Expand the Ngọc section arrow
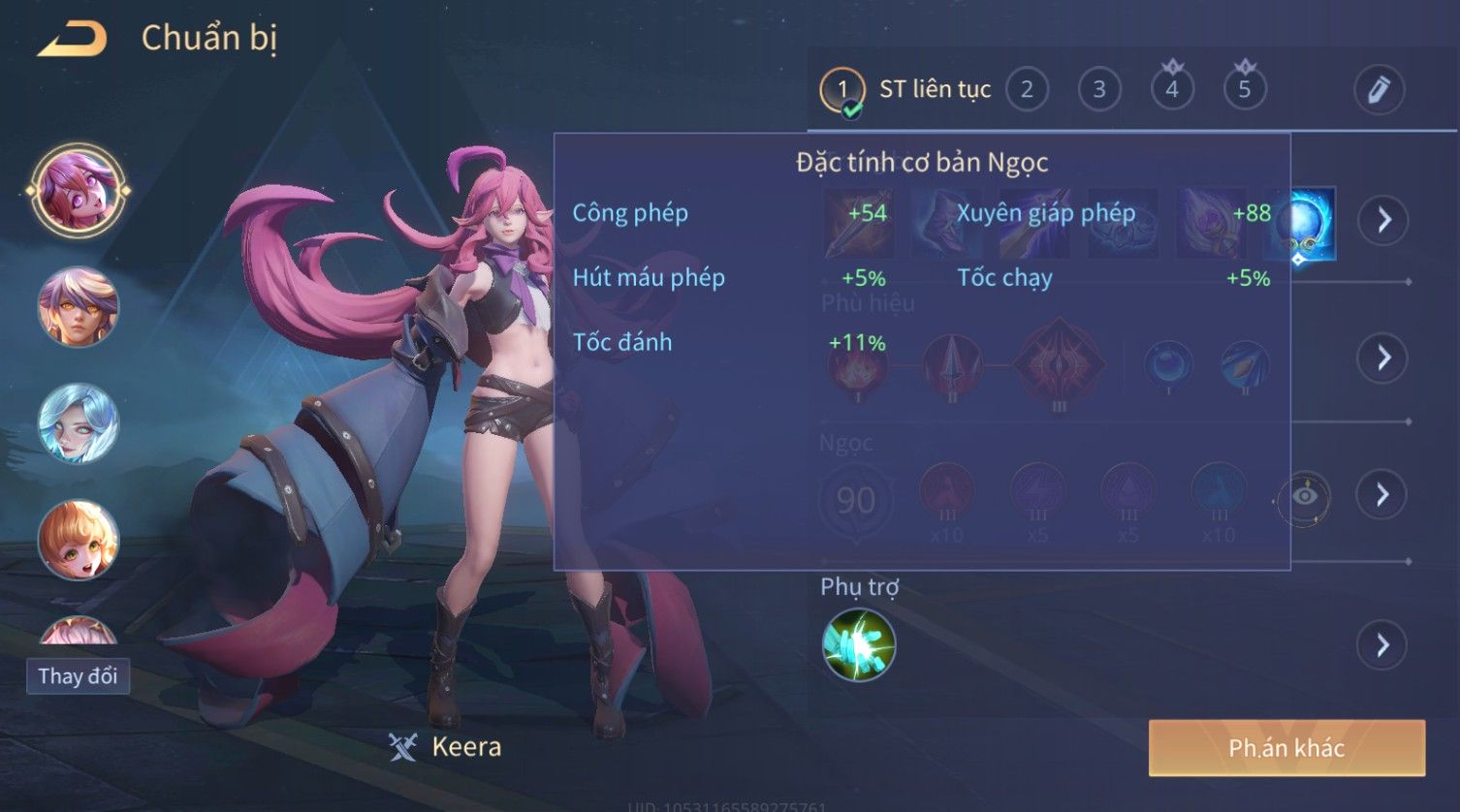 coord(1382,495)
